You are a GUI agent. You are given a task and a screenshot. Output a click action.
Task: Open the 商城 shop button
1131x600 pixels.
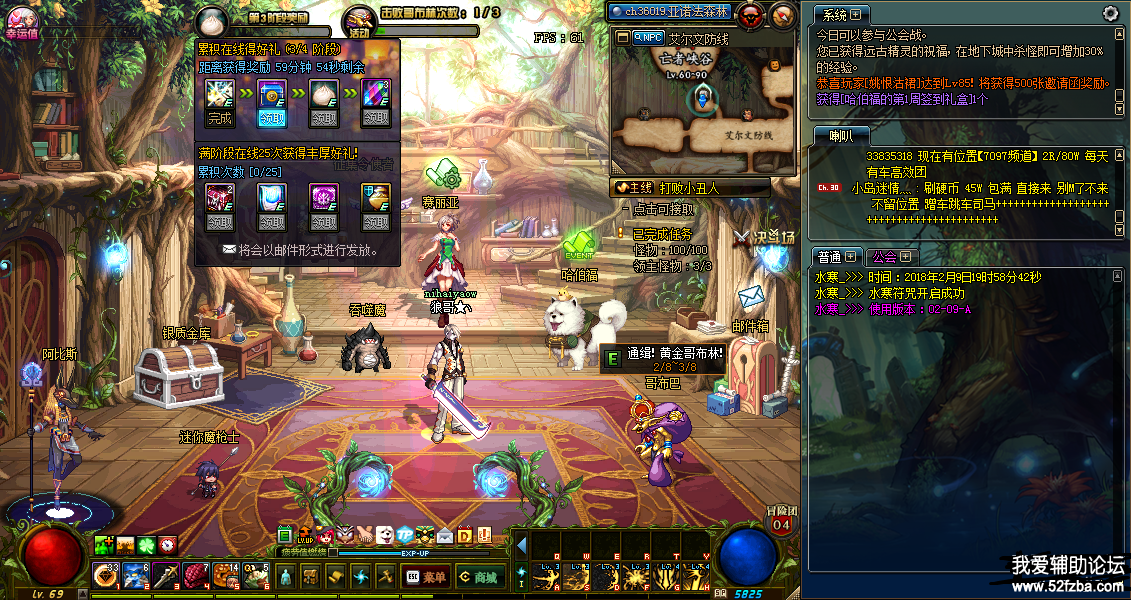(x=479, y=576)
